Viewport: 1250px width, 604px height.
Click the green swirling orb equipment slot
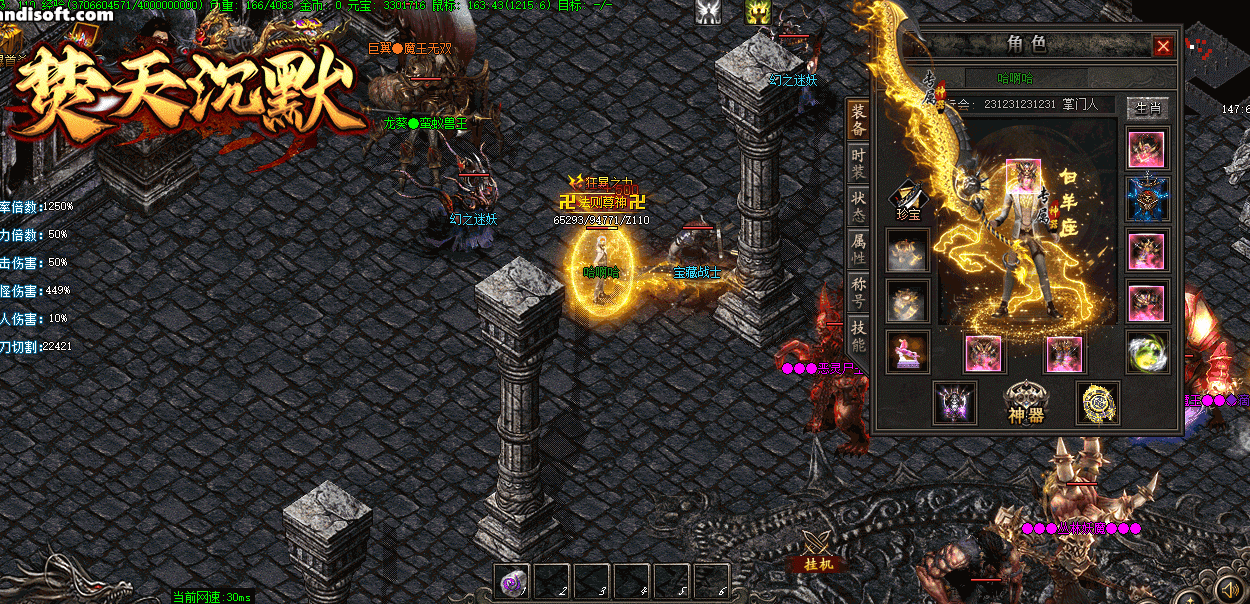pyautogui.click(x=1146, y=352)
